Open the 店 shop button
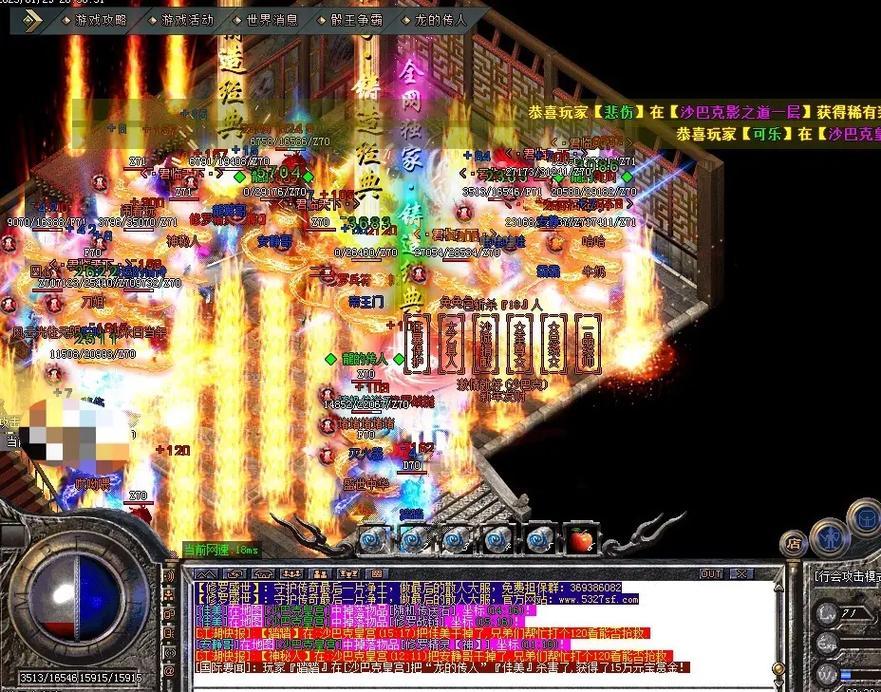The width and height of the screenshot is (881, 692). point(794,544)
